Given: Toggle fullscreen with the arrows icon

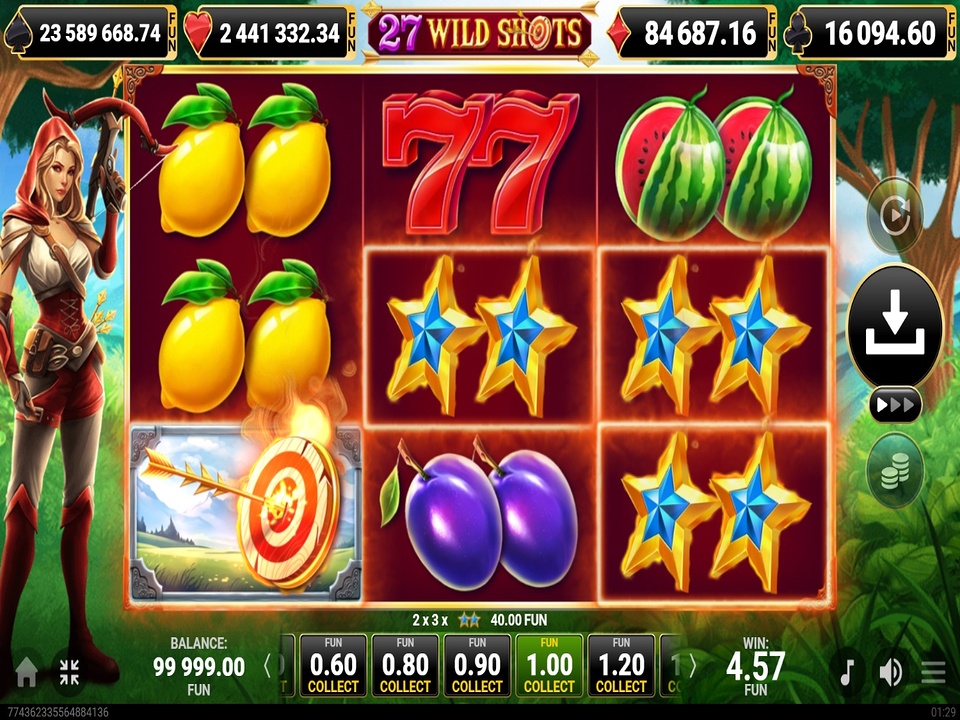Looking at the screenshot, I should (x=69, y=672).
